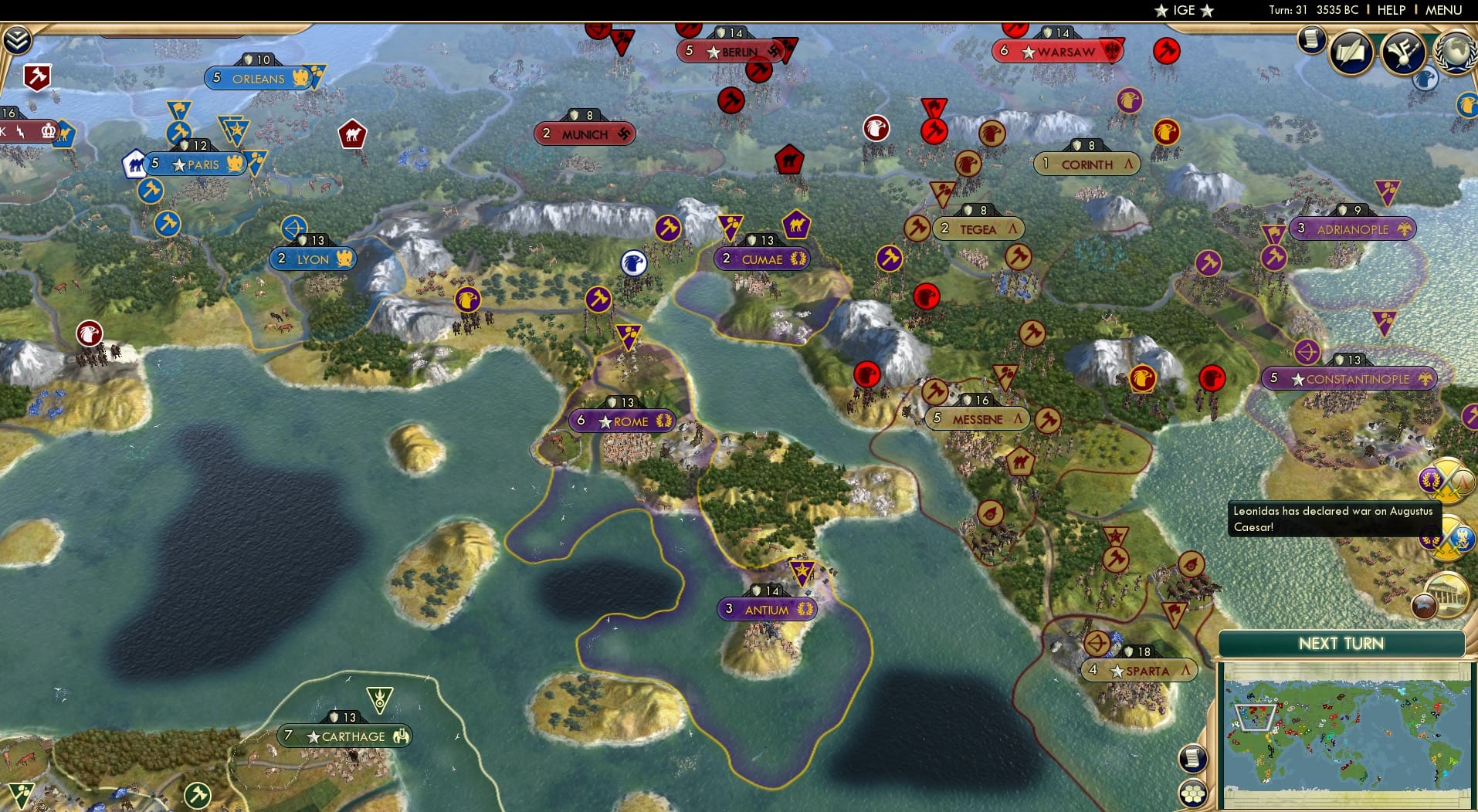Open the Notification Log scroll icon
1478x812 pixels.
(1313, 41)
